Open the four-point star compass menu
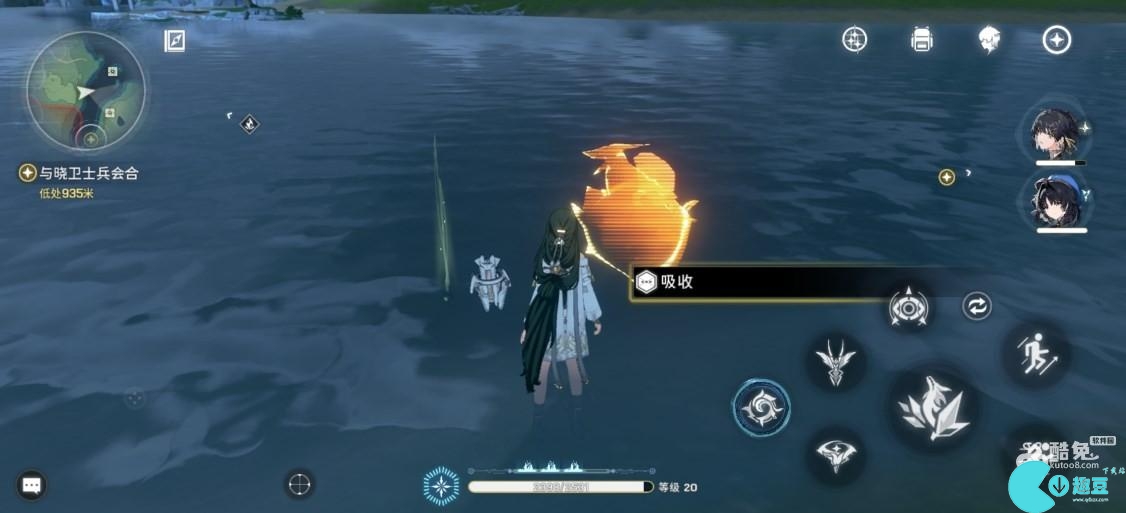1126x513 pixels. click(x=1057, y=39)
